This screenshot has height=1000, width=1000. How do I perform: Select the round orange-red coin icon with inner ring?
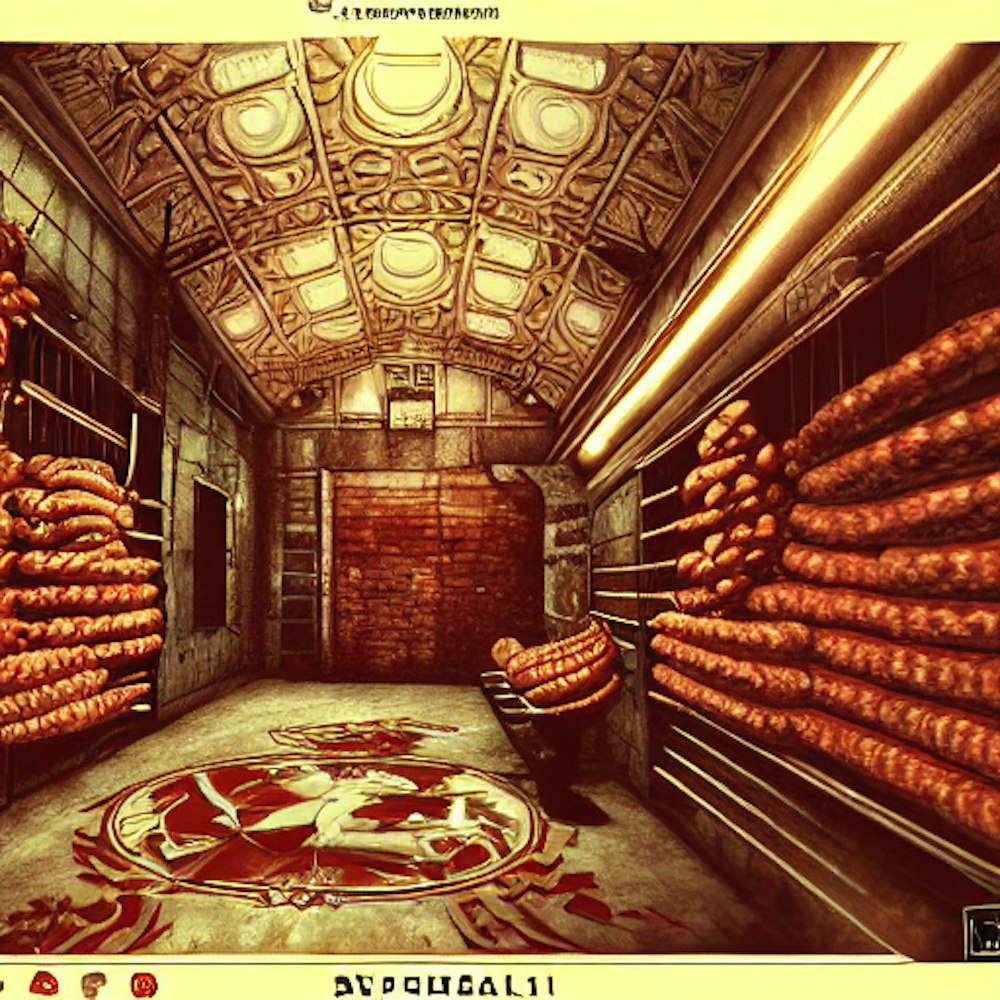pyautogui.click(x=144, y=984)
